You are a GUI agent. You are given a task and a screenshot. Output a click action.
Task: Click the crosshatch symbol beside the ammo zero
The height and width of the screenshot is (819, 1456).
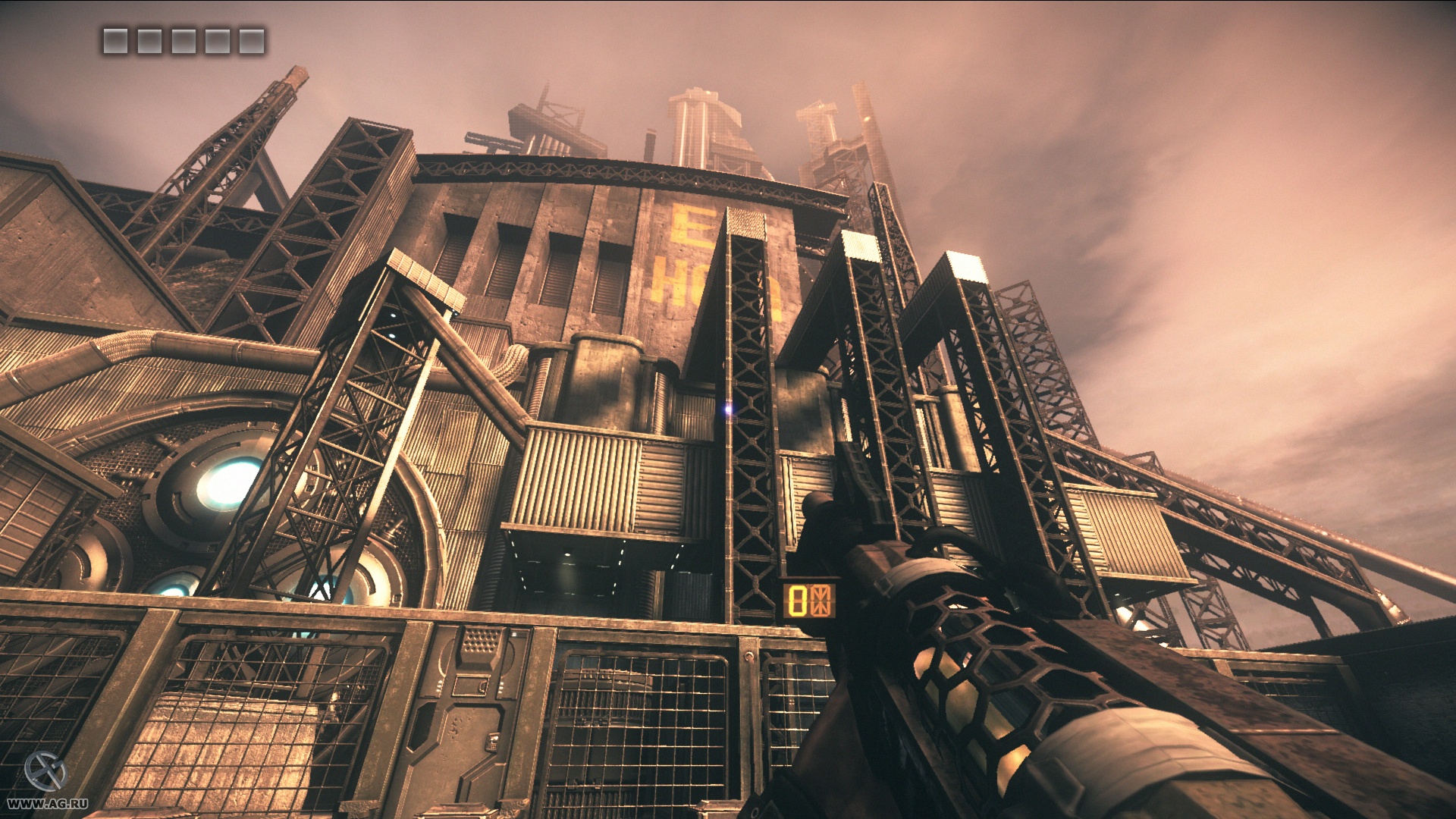820,601
